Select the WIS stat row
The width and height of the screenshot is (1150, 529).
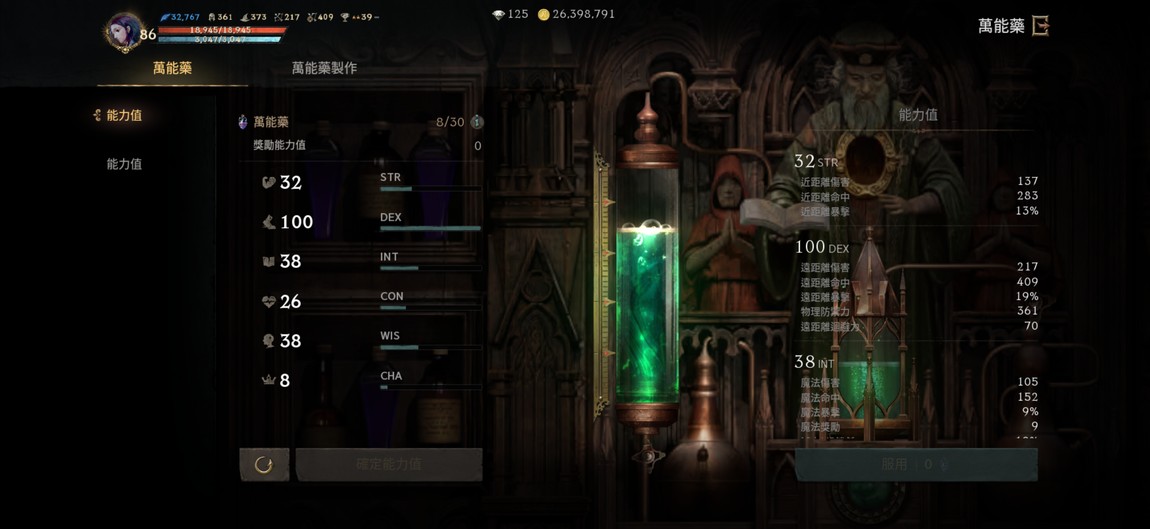[370, 341]
